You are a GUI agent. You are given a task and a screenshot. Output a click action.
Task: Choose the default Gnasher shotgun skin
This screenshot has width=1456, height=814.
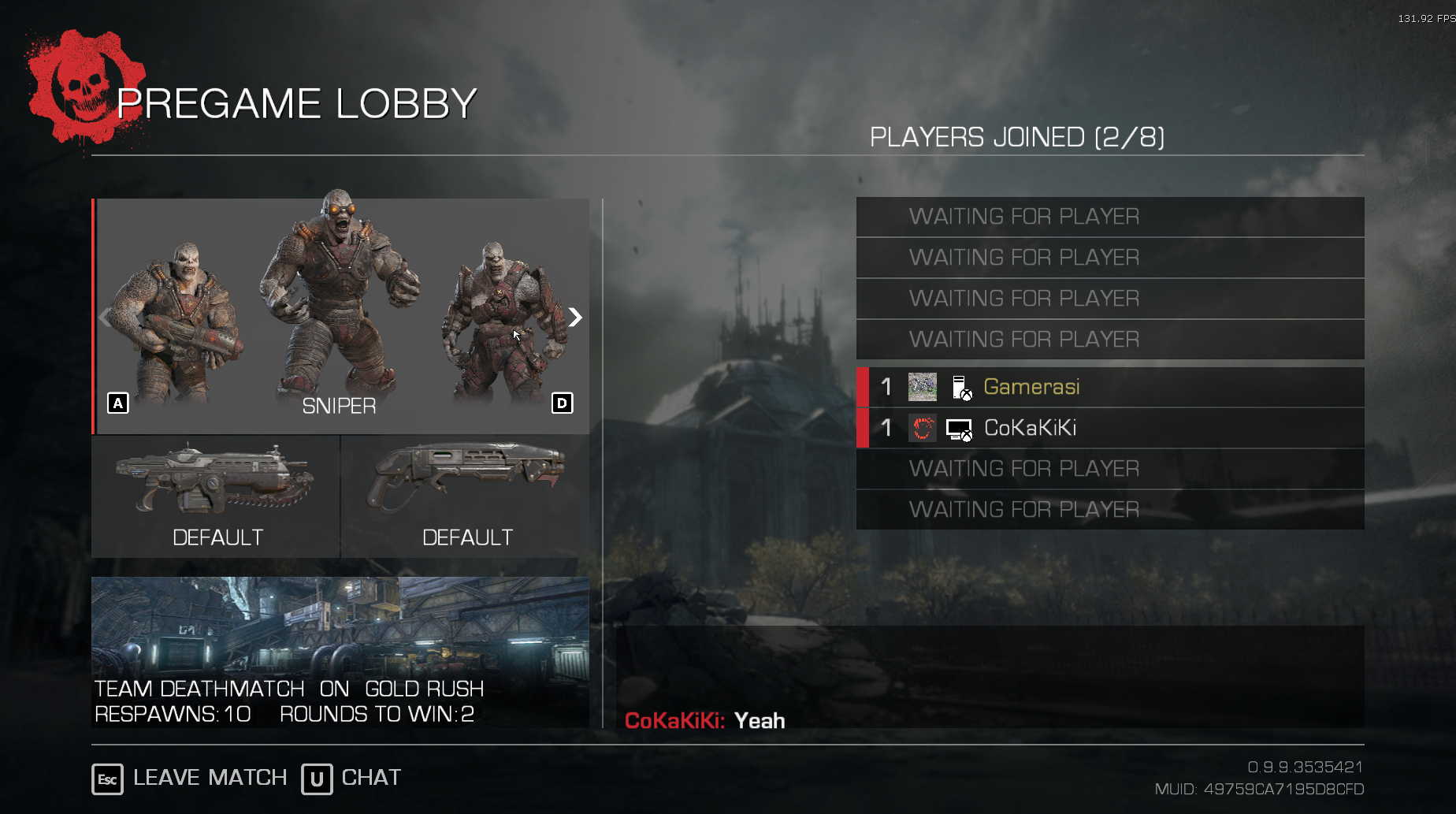point(466,496)
